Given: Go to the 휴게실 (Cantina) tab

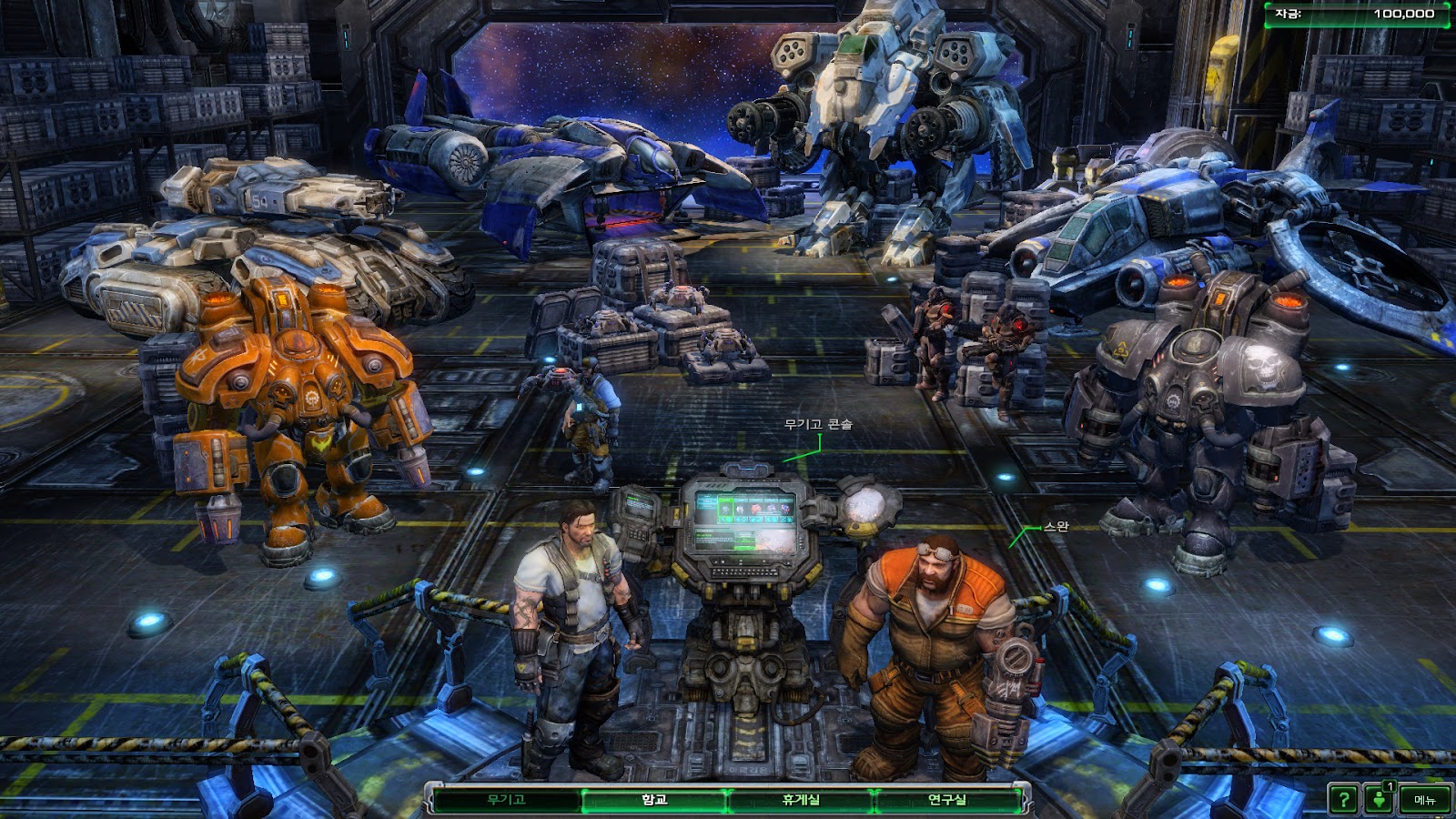Looking at the screenshot, I should click(x=801, y=800).
